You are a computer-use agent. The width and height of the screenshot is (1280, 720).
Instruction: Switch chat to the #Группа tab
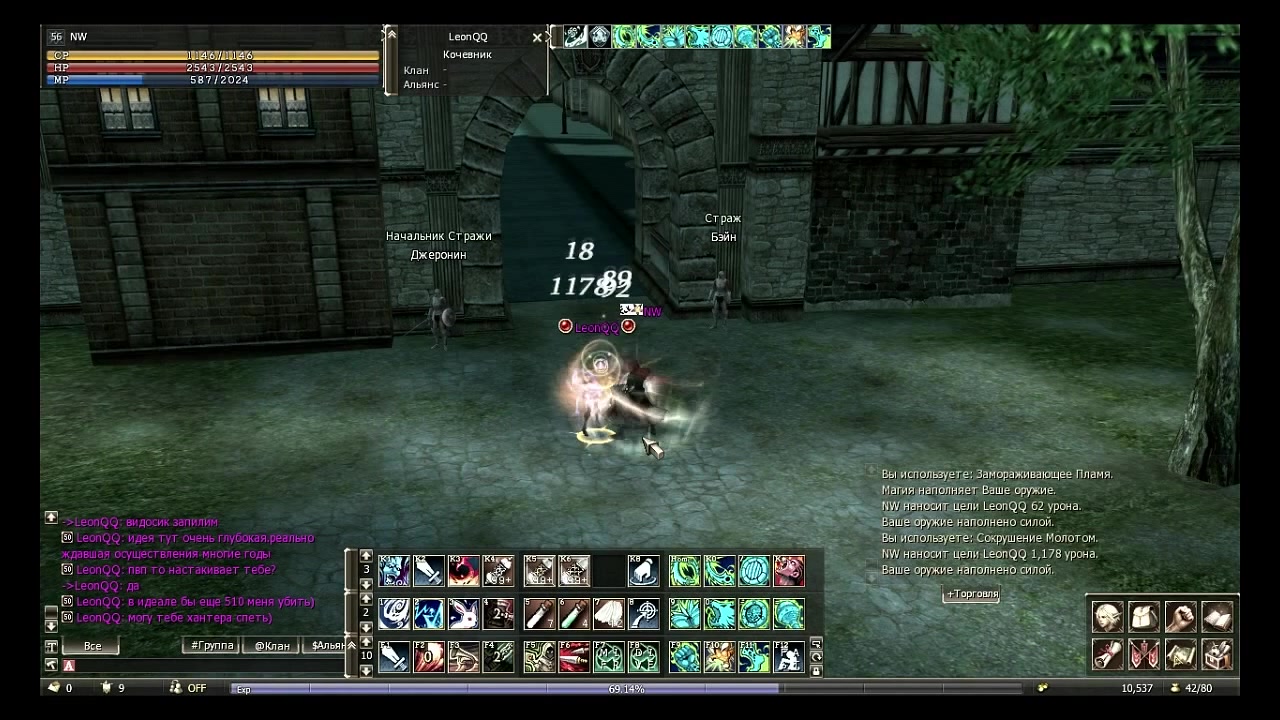coord(212,646)
